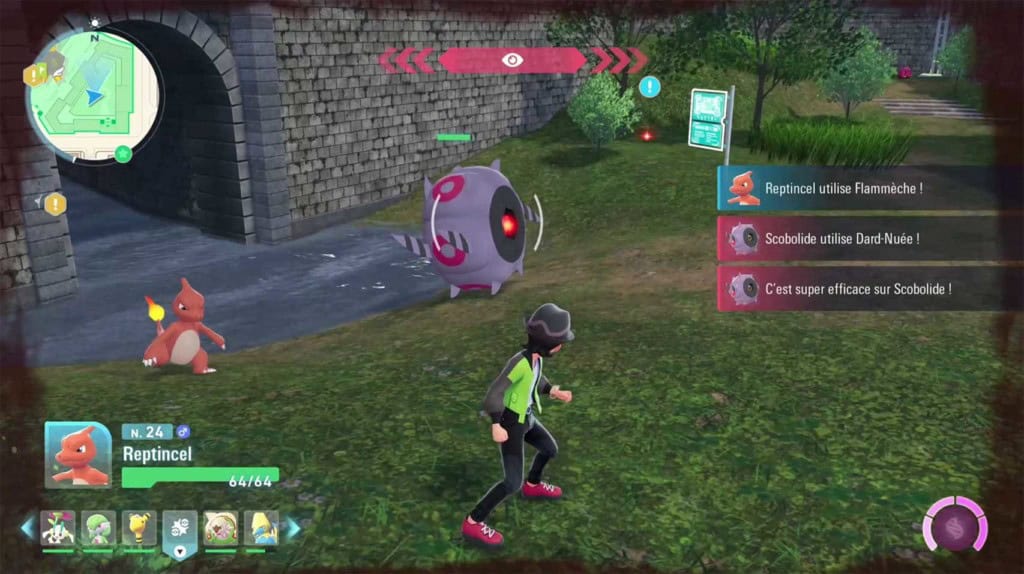Switch to the blue and yellow Pokémon slot
Viewport: 1024px width, 574px height.
[261, 528]
